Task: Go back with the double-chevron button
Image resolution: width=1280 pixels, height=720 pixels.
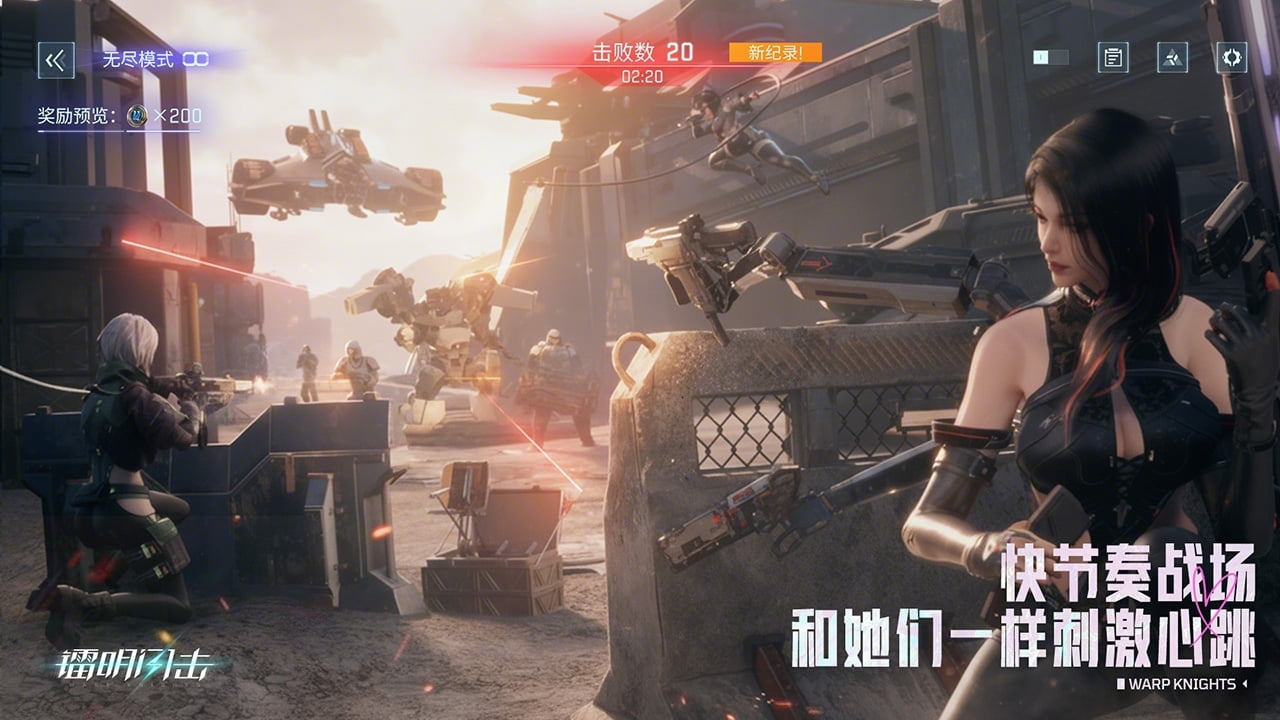Action: click(x=55, y=60)
